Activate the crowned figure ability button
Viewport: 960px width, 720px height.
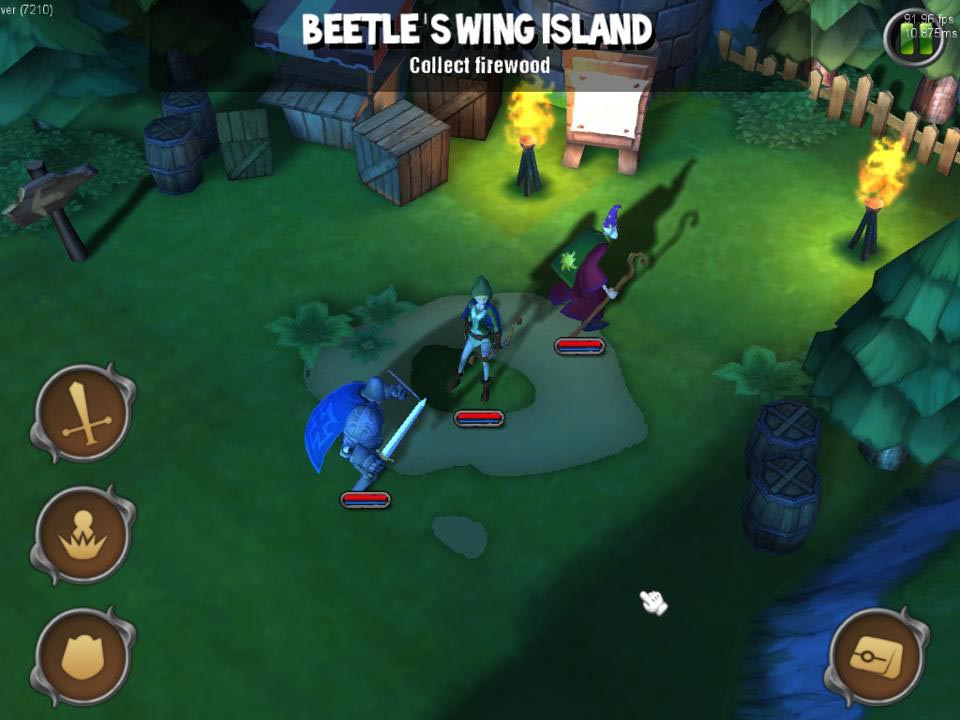[x=84, y=535]
